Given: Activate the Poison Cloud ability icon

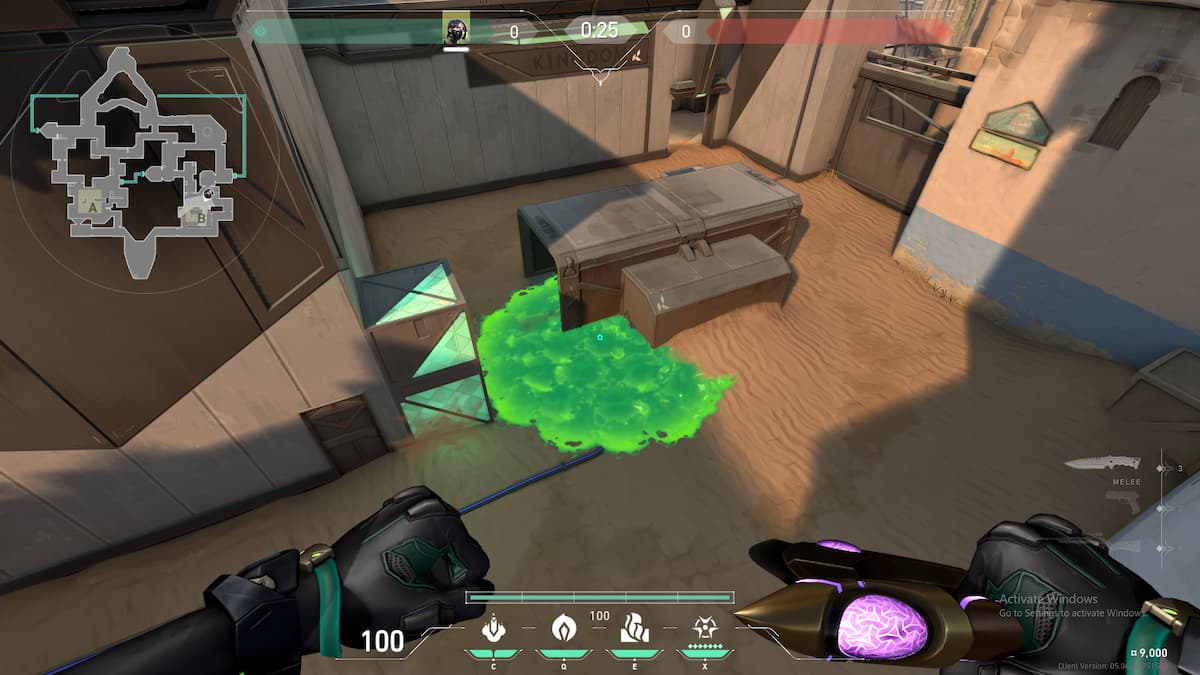Looking at the screenshot, I should [x=564, y=628].
